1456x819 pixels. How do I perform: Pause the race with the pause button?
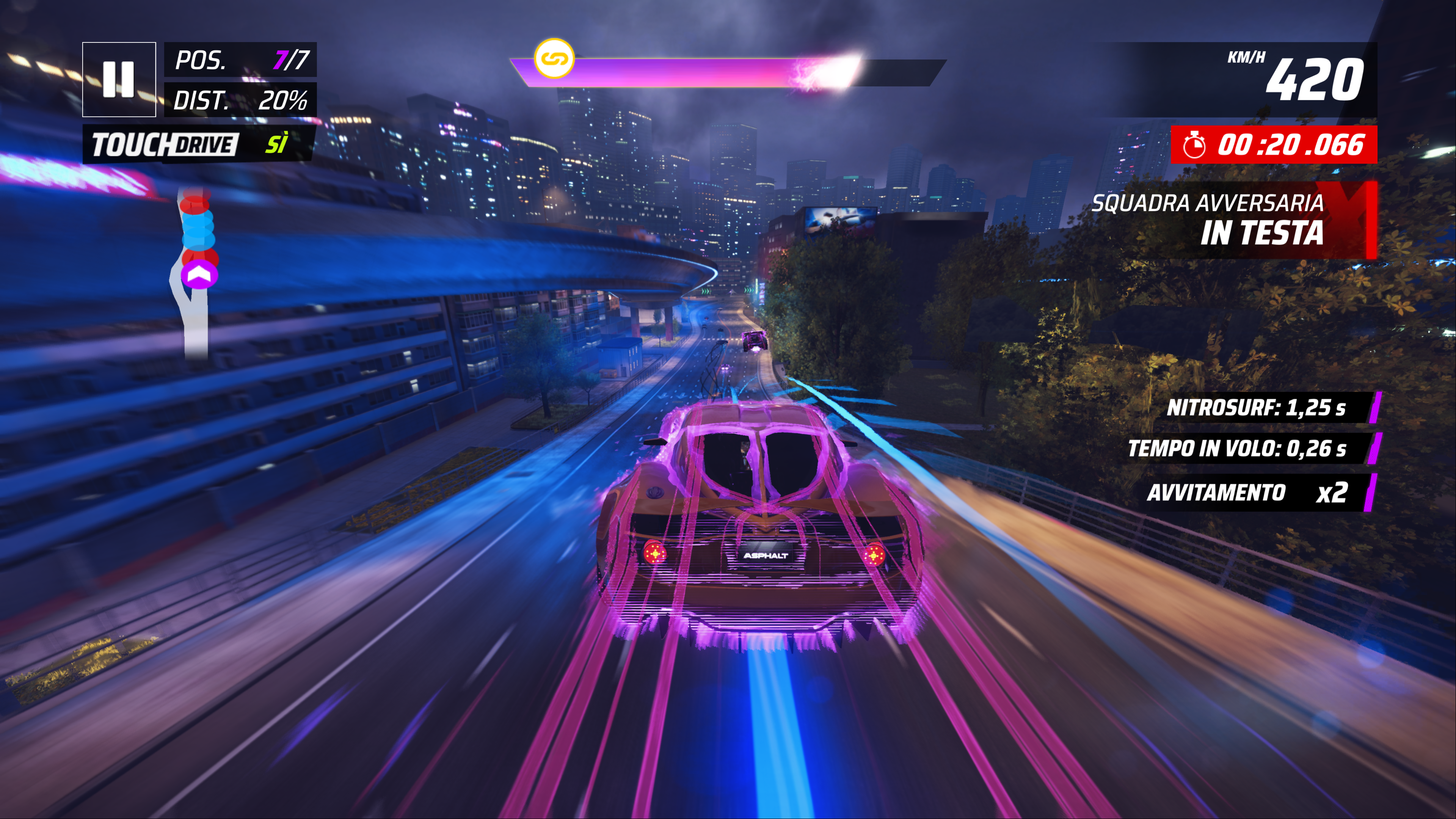tap(119, 79)
